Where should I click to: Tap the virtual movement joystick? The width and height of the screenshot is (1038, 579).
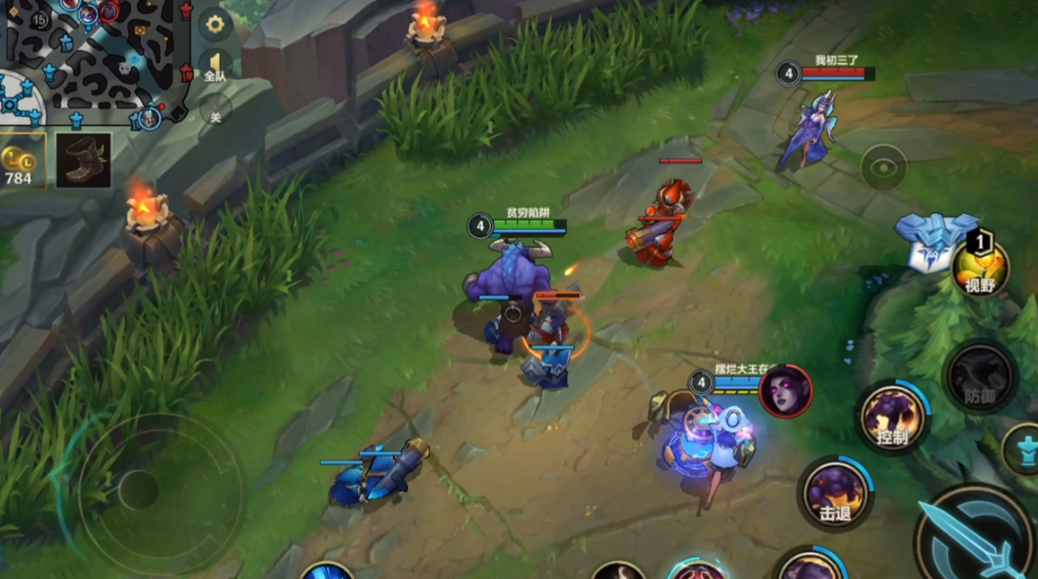(x=140, y=490)
